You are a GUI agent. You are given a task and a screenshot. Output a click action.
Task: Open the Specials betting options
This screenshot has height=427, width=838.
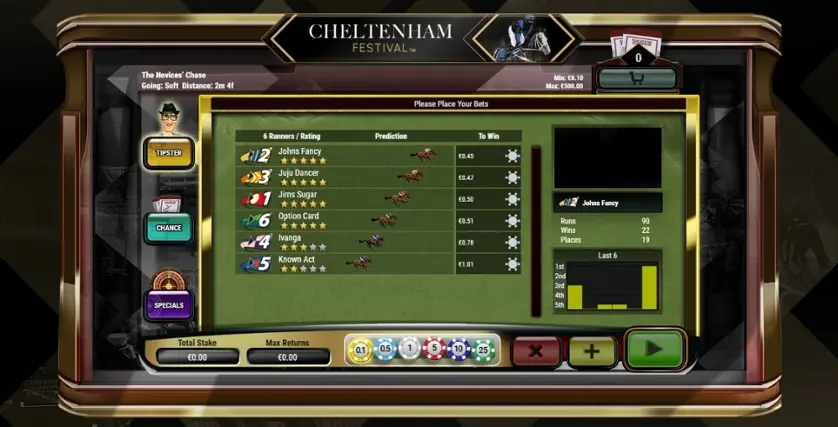click(x=169, y=304)
